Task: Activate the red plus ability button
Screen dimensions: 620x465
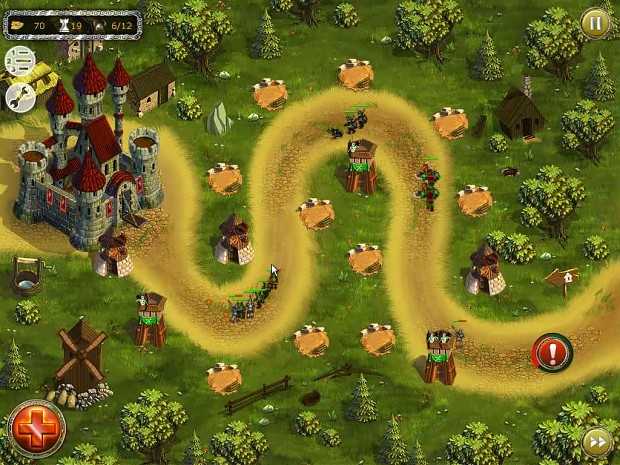Action: pos(36,429)
